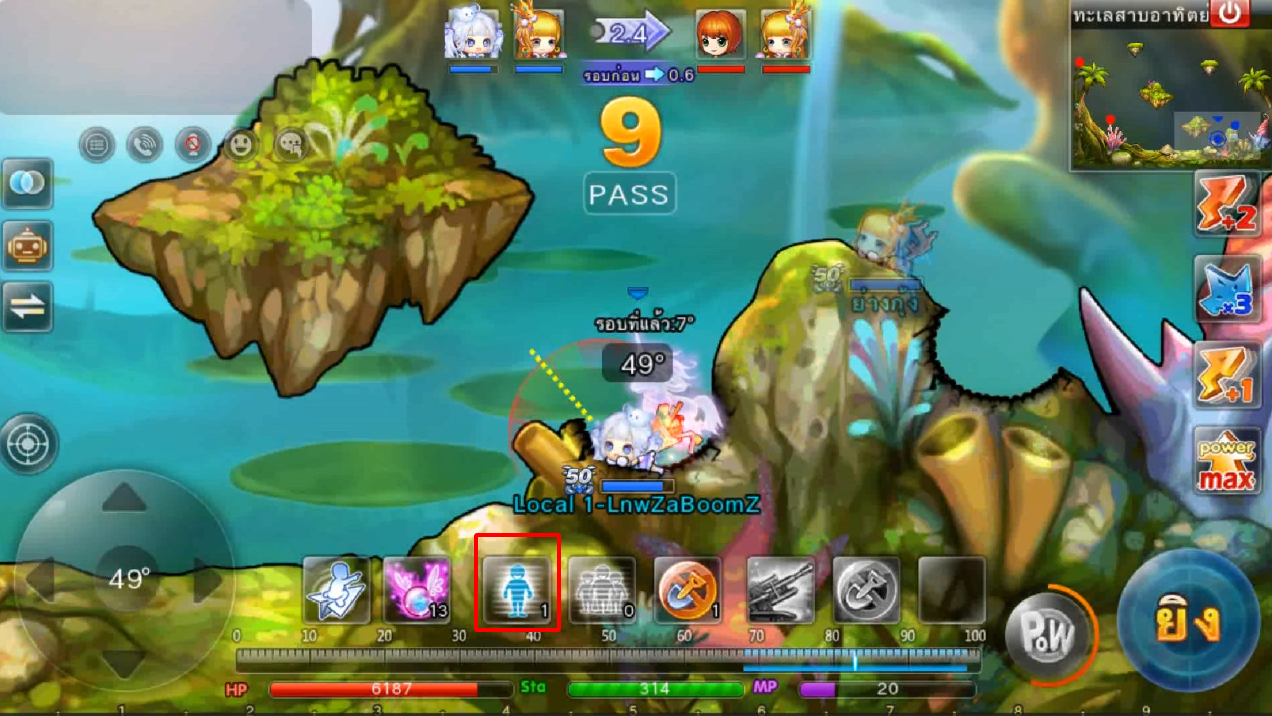This screenshot has height=716, width=1272.
Task: Select the grey cannon weapon slot
Action: (780, 590)
